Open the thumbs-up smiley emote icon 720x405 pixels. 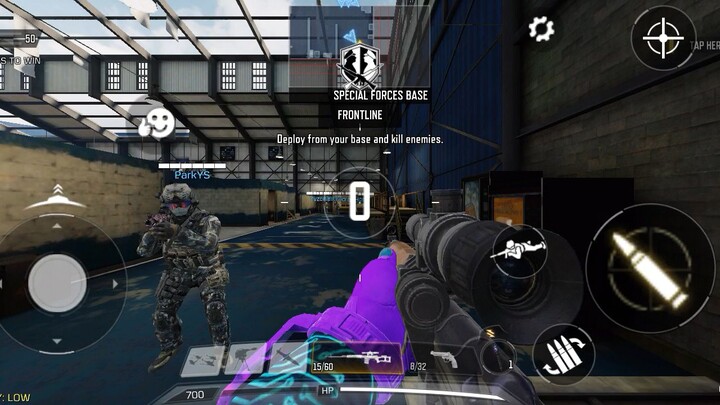click(155, 123)
